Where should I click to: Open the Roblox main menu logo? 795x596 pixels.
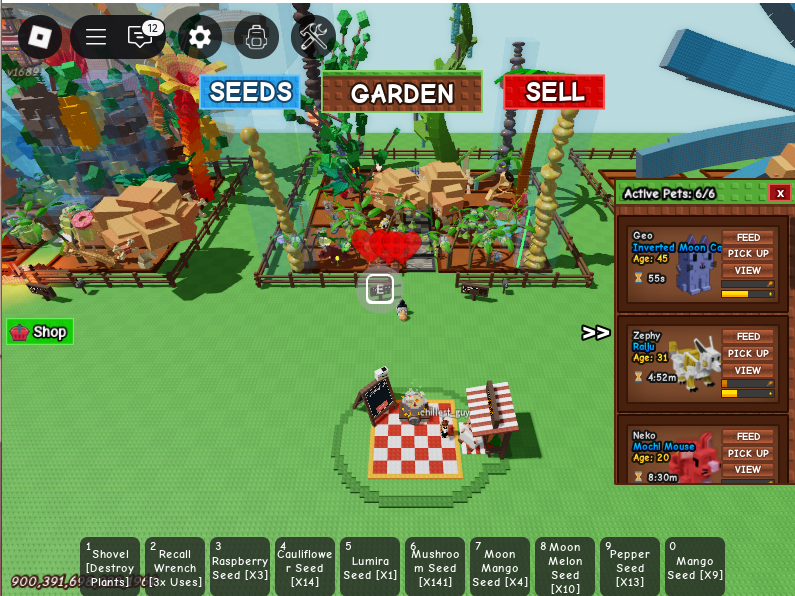[x=39, y=38]
